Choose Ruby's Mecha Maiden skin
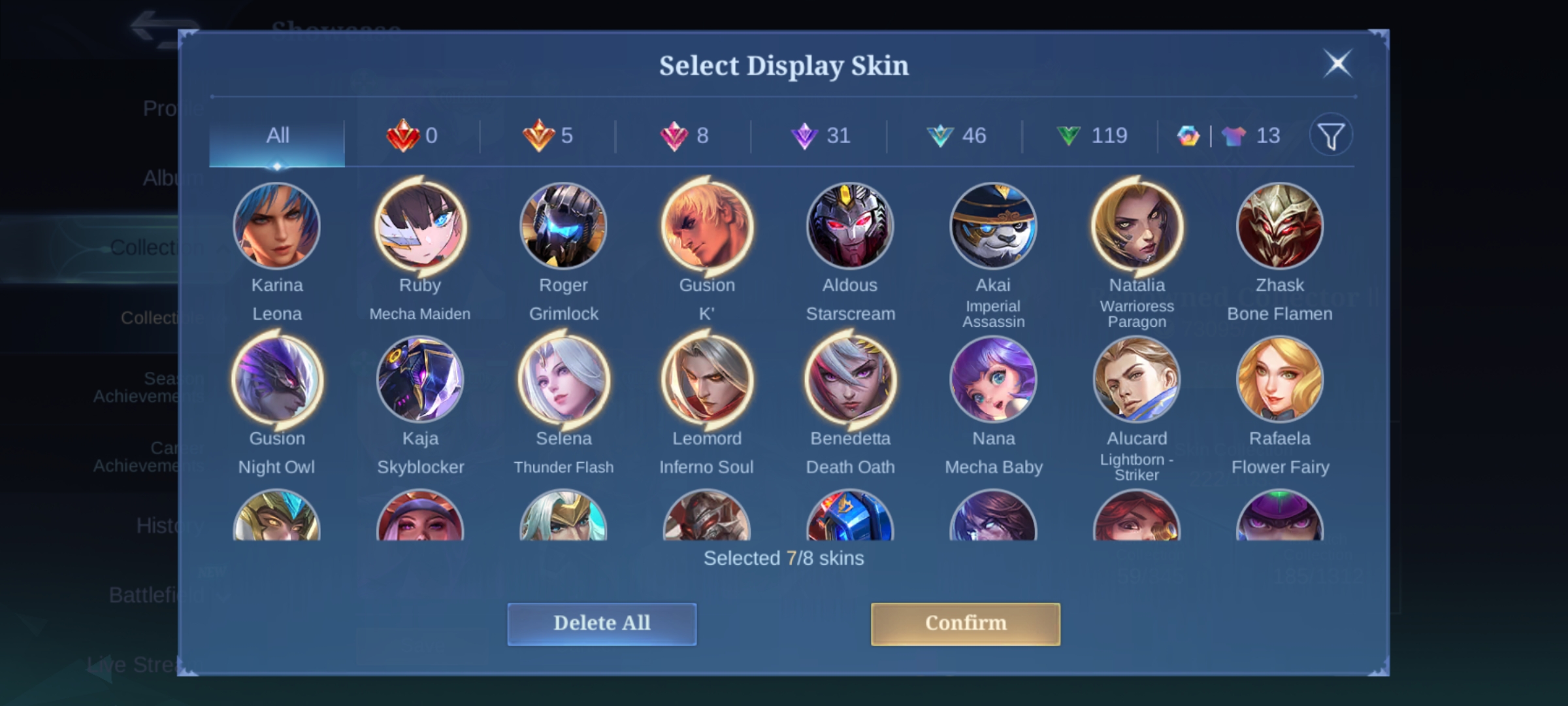Viewport: 1568px width, 706px height. 420,226
